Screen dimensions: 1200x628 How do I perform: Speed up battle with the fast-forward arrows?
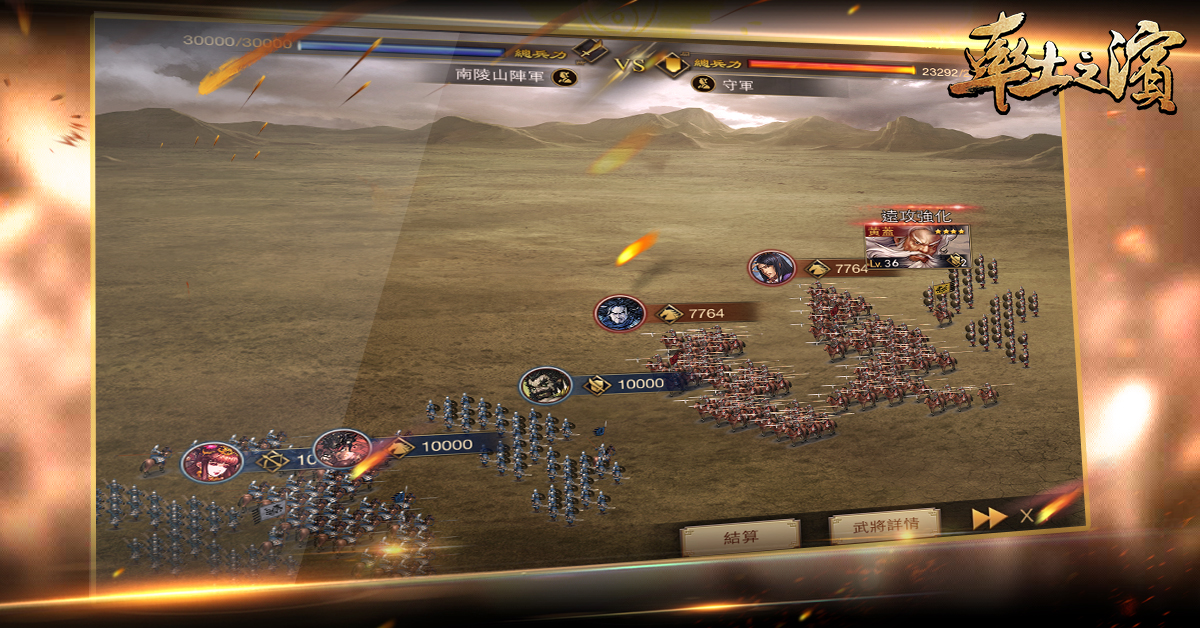(x=989, y=518)
